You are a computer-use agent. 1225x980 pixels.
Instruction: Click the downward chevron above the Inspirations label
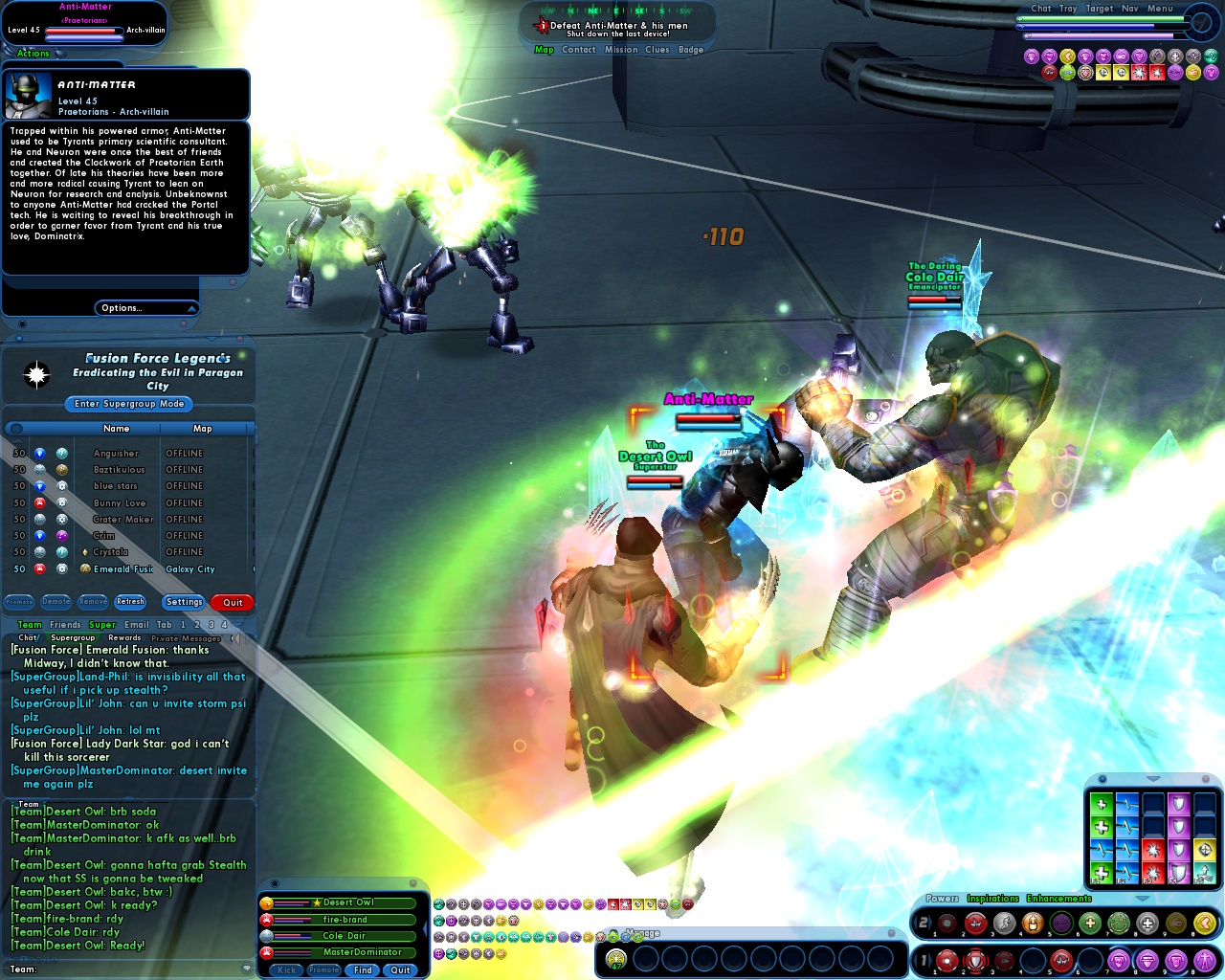[x=1142, y=896]
